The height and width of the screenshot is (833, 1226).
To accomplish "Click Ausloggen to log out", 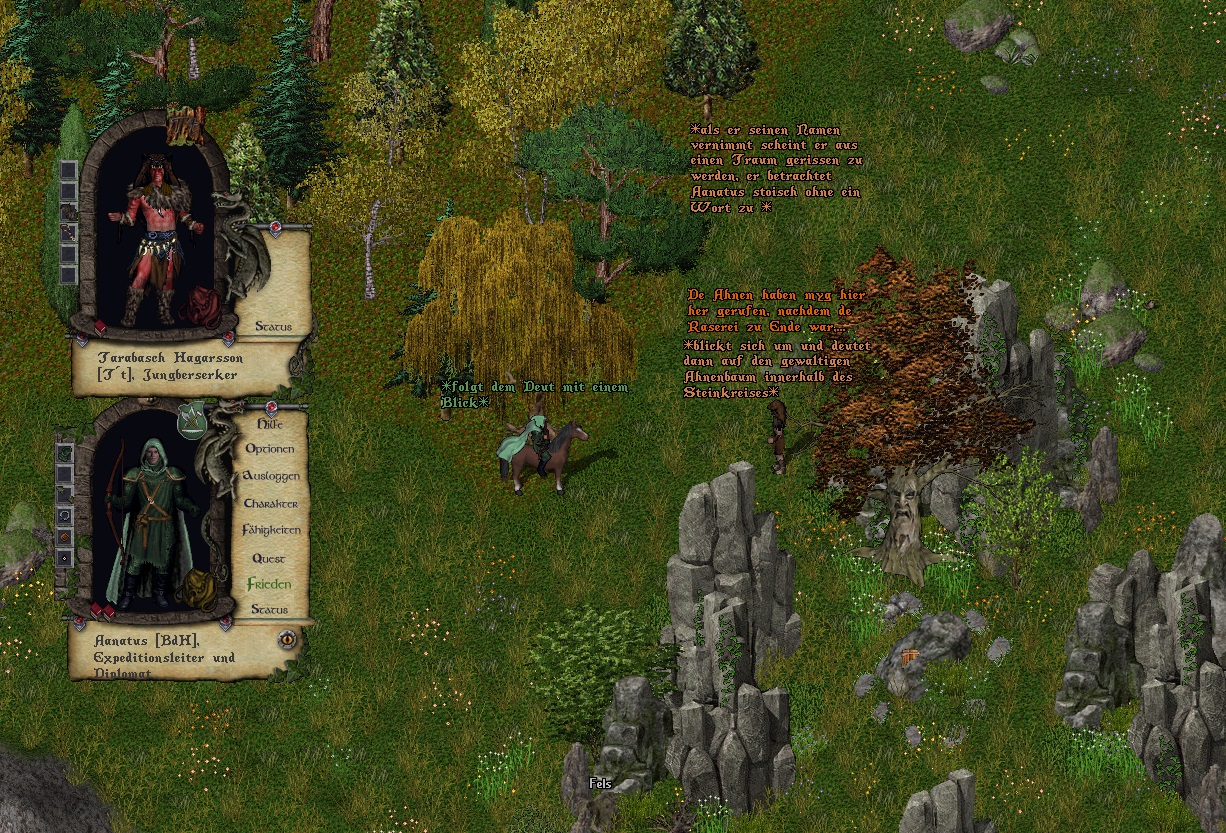I will tap(270, 476).
